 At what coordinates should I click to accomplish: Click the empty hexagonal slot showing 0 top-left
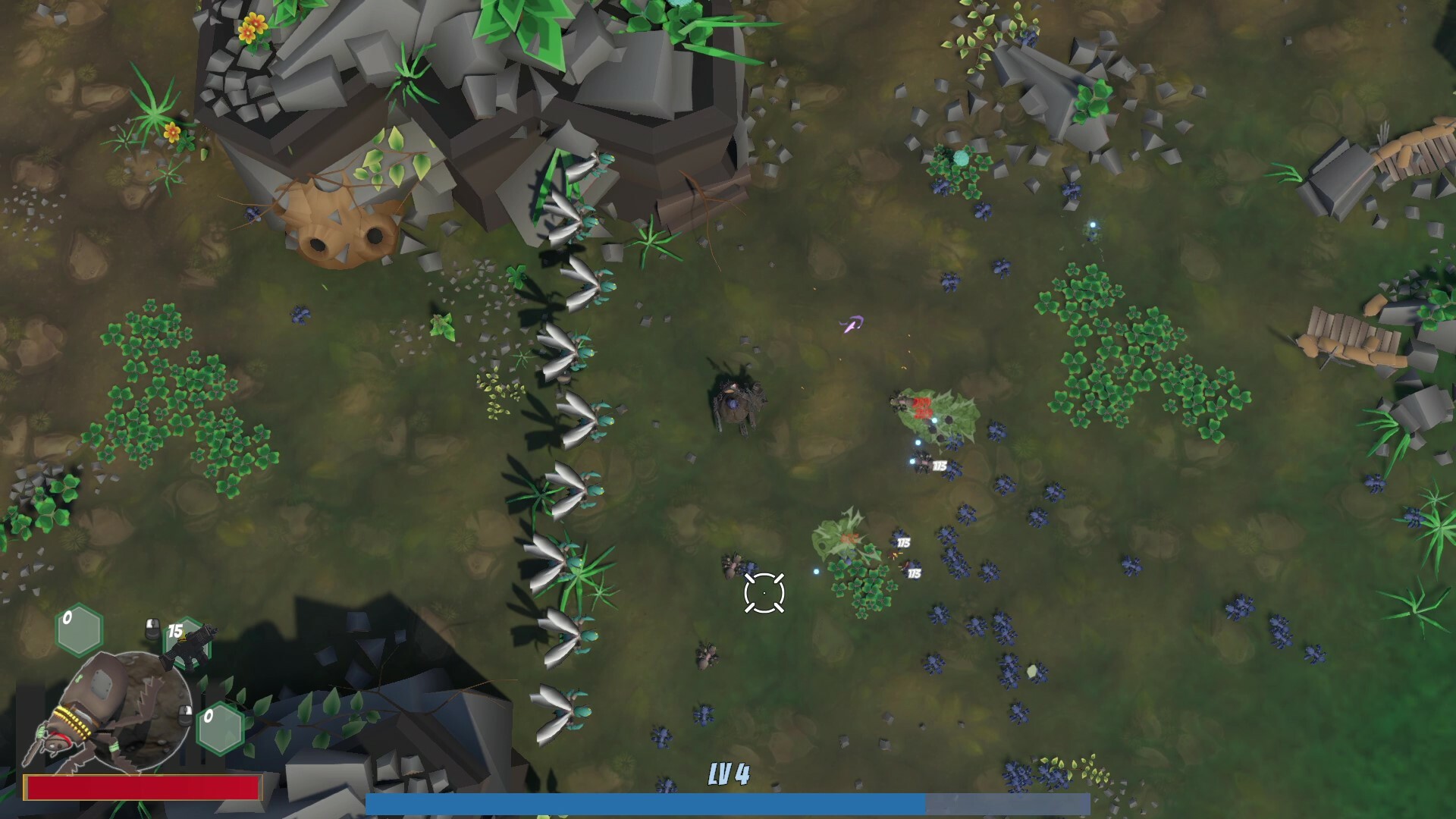pyautogui.click(x=77, y=629)
